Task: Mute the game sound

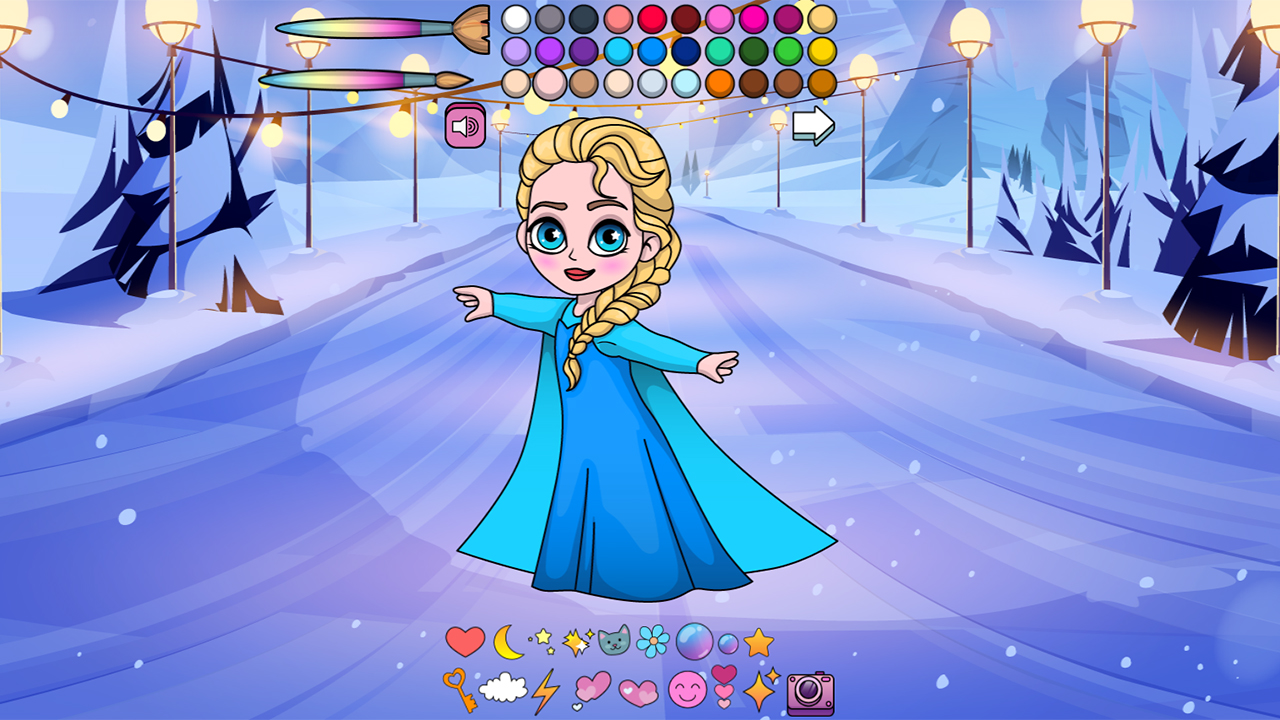Action: 463,124
